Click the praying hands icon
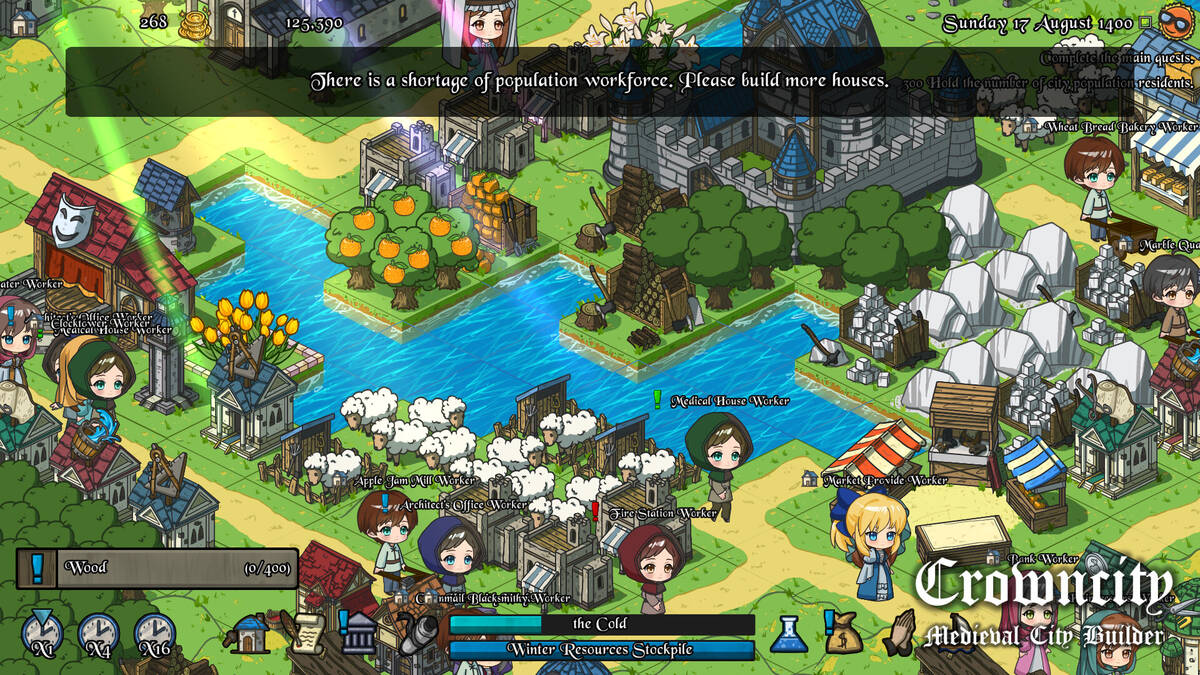The width and height of the screenshot is (1200, 675). [x=901, y=634]
